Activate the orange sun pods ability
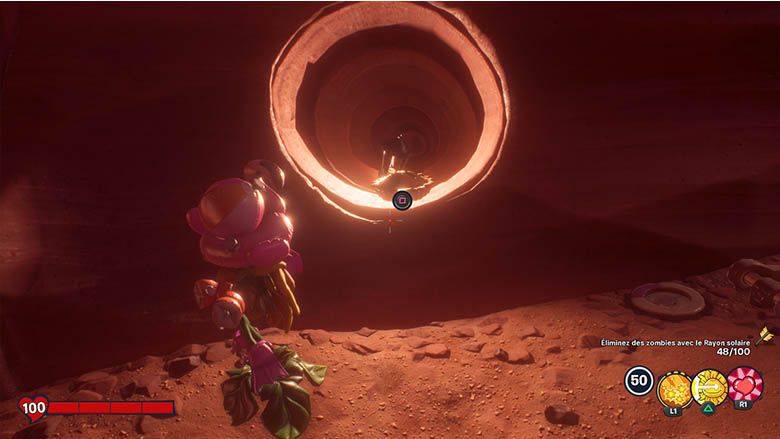The image size is (780, 439). [674, 385]
